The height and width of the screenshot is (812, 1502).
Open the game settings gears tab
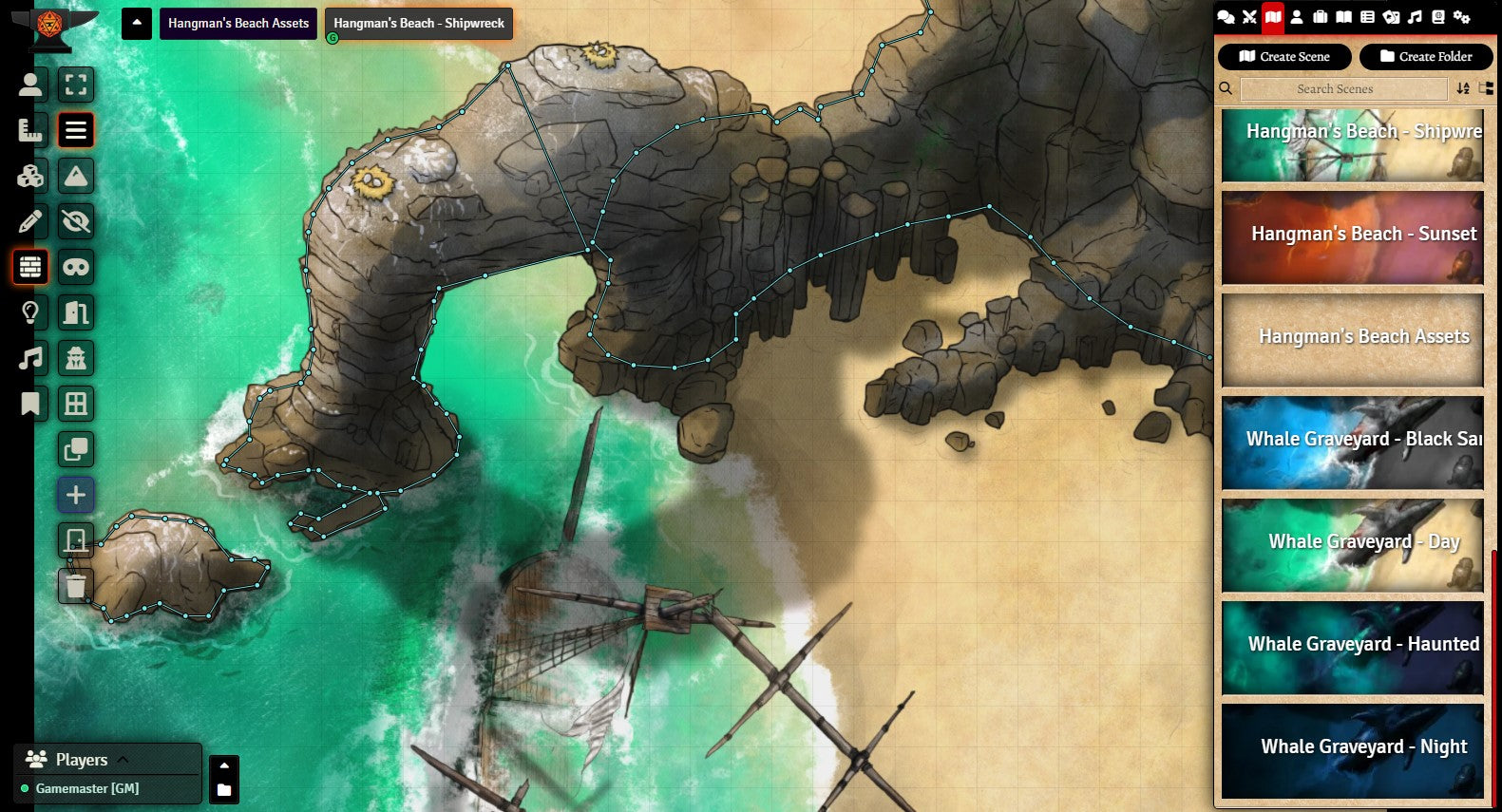pyautogui.click(x=1461, y=17)
